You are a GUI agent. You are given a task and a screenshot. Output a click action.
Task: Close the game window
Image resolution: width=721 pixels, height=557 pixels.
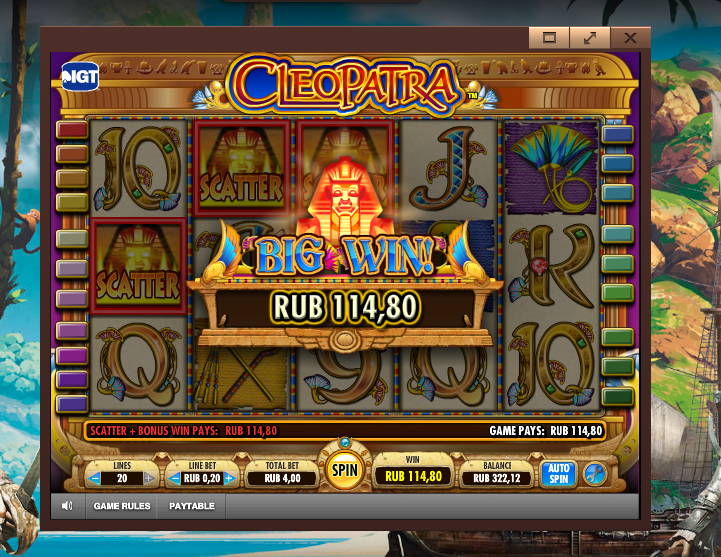click(630, 37)
